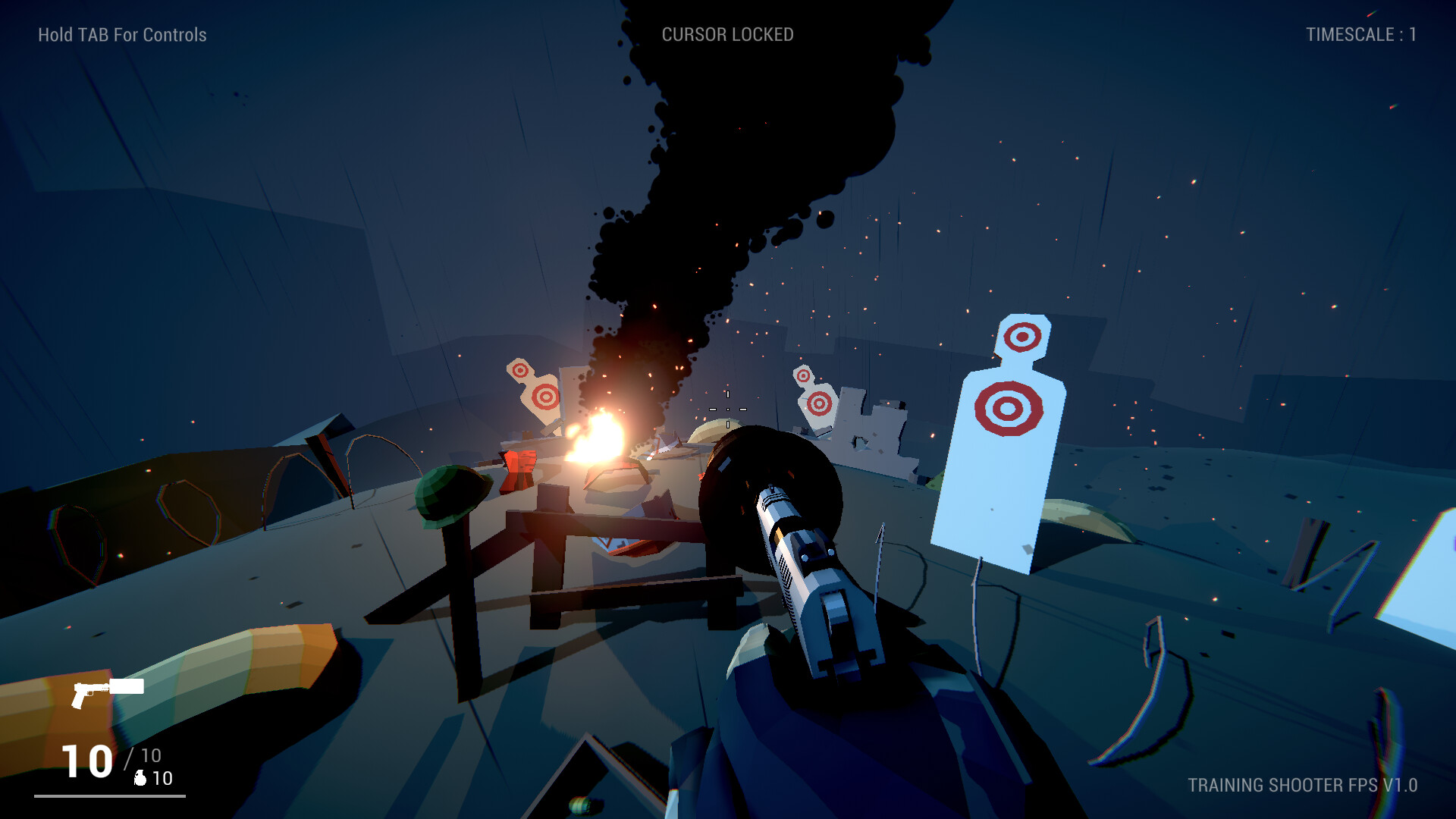
Task: Expand the controls via the Hold TAB label
Action: 121,33
